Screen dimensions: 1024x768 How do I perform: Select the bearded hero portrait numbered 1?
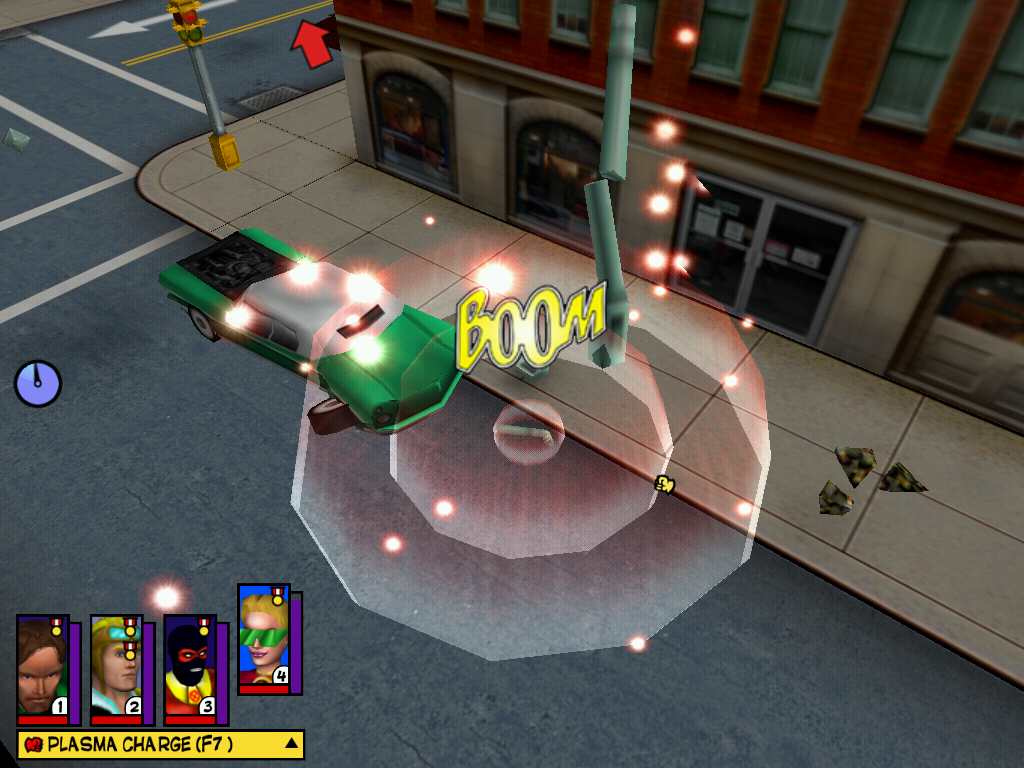pyautogui.click(x=42, y=667)
